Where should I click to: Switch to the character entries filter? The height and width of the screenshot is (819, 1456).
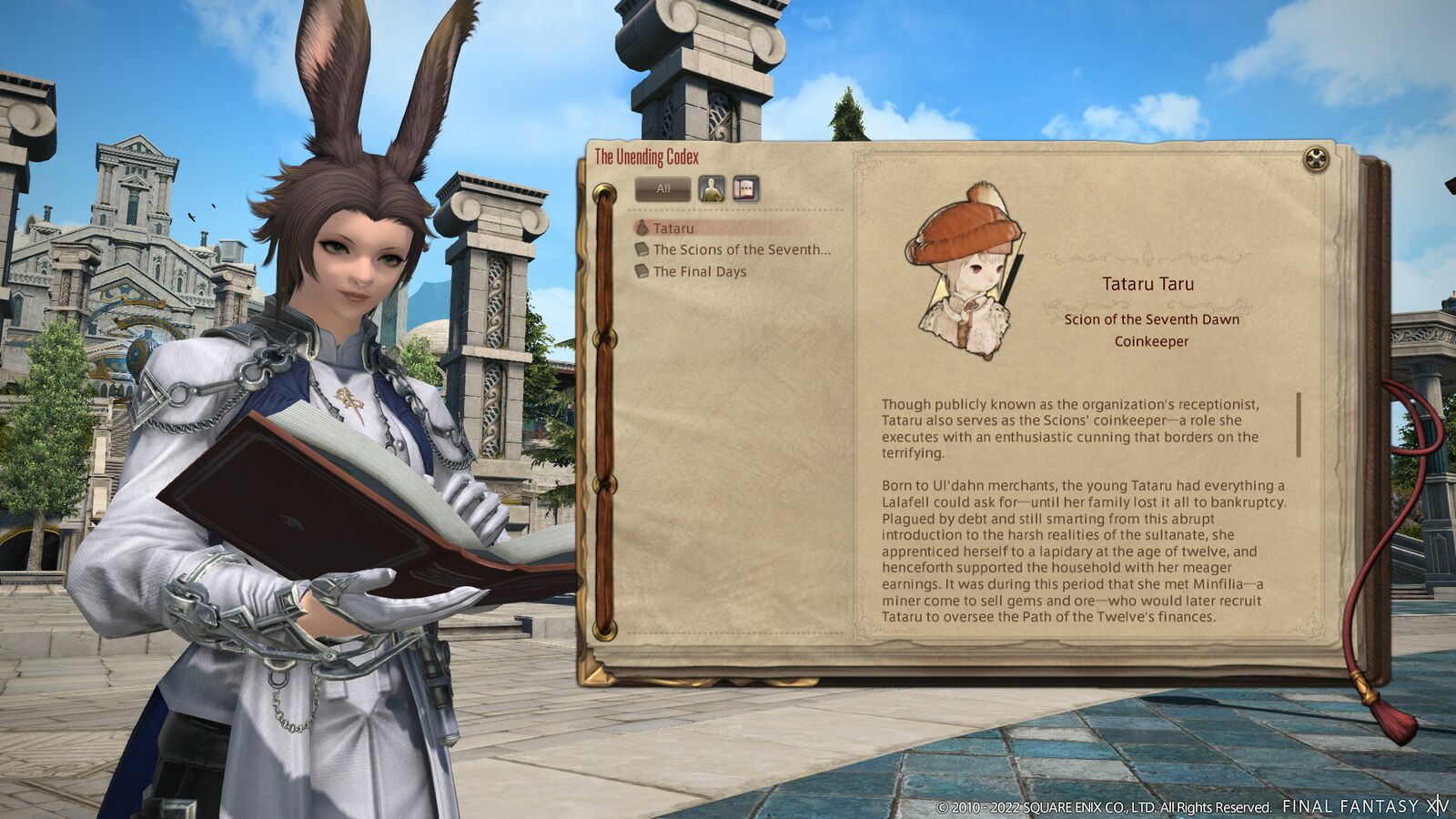click(712, 189)
